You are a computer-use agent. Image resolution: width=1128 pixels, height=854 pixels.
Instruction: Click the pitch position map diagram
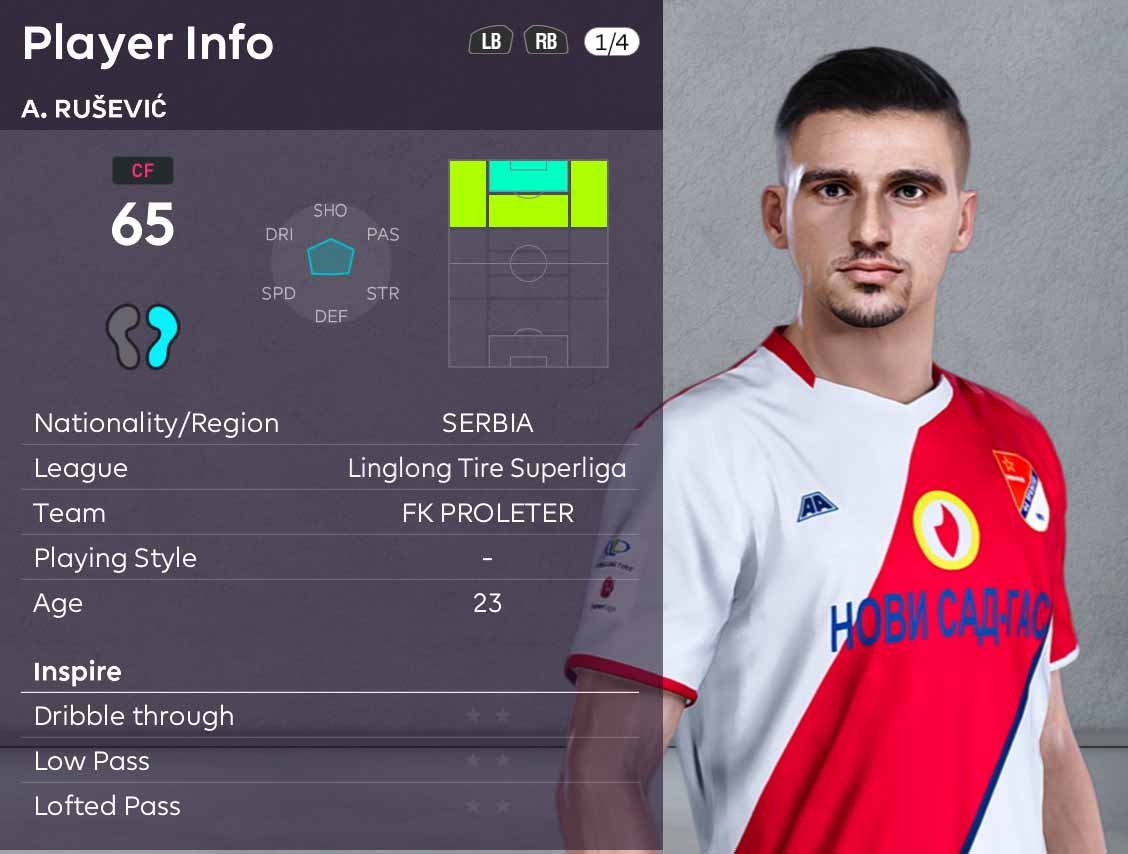click(528, 263)
